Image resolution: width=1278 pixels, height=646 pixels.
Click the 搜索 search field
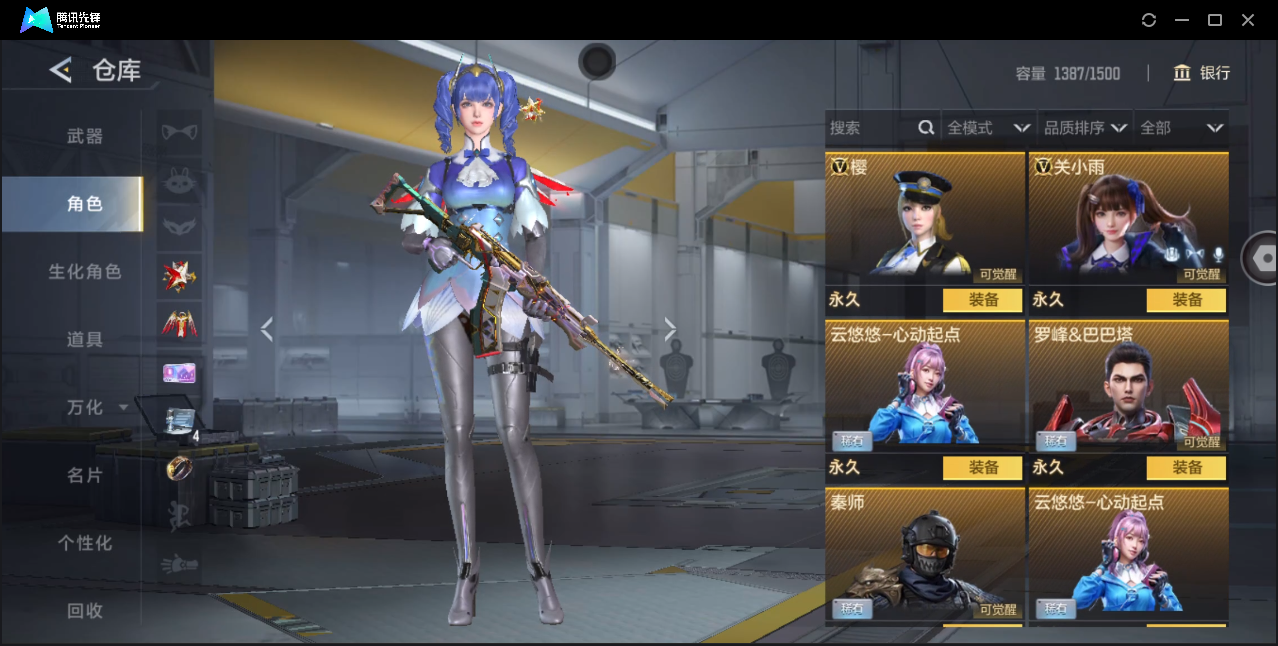pos(870,128)
